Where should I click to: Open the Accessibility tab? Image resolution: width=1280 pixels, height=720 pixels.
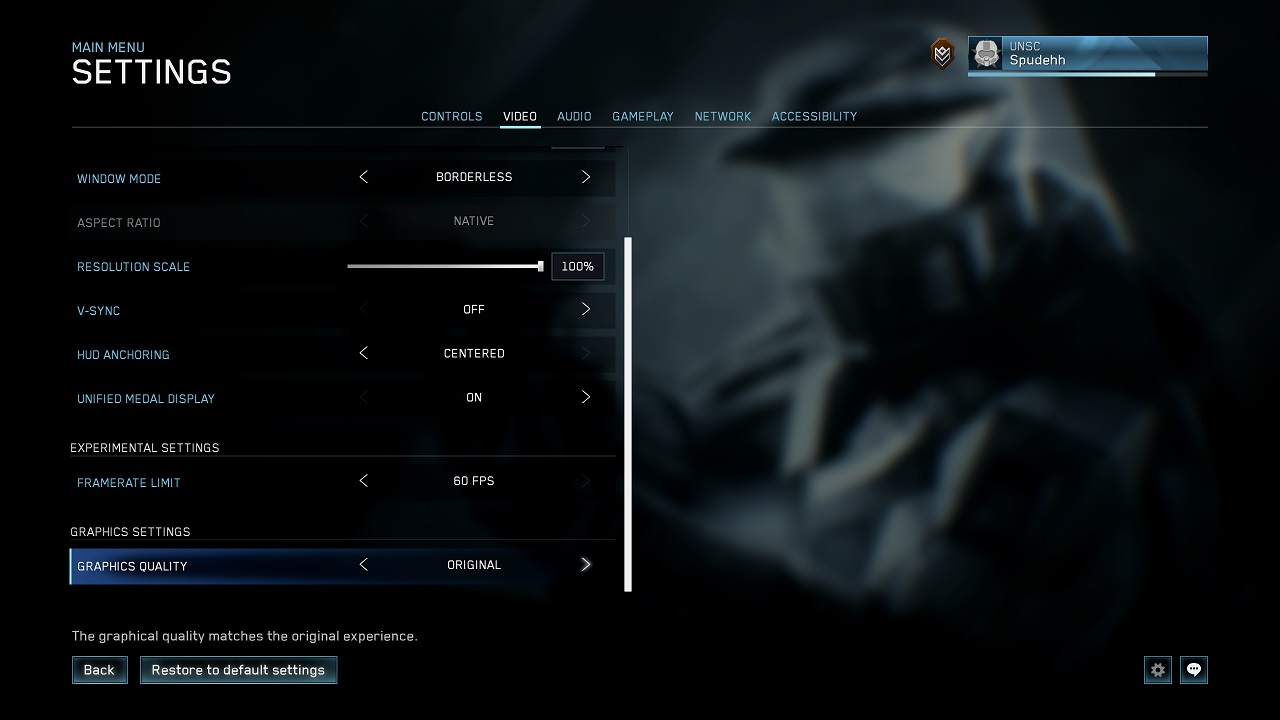pos(814,116)
